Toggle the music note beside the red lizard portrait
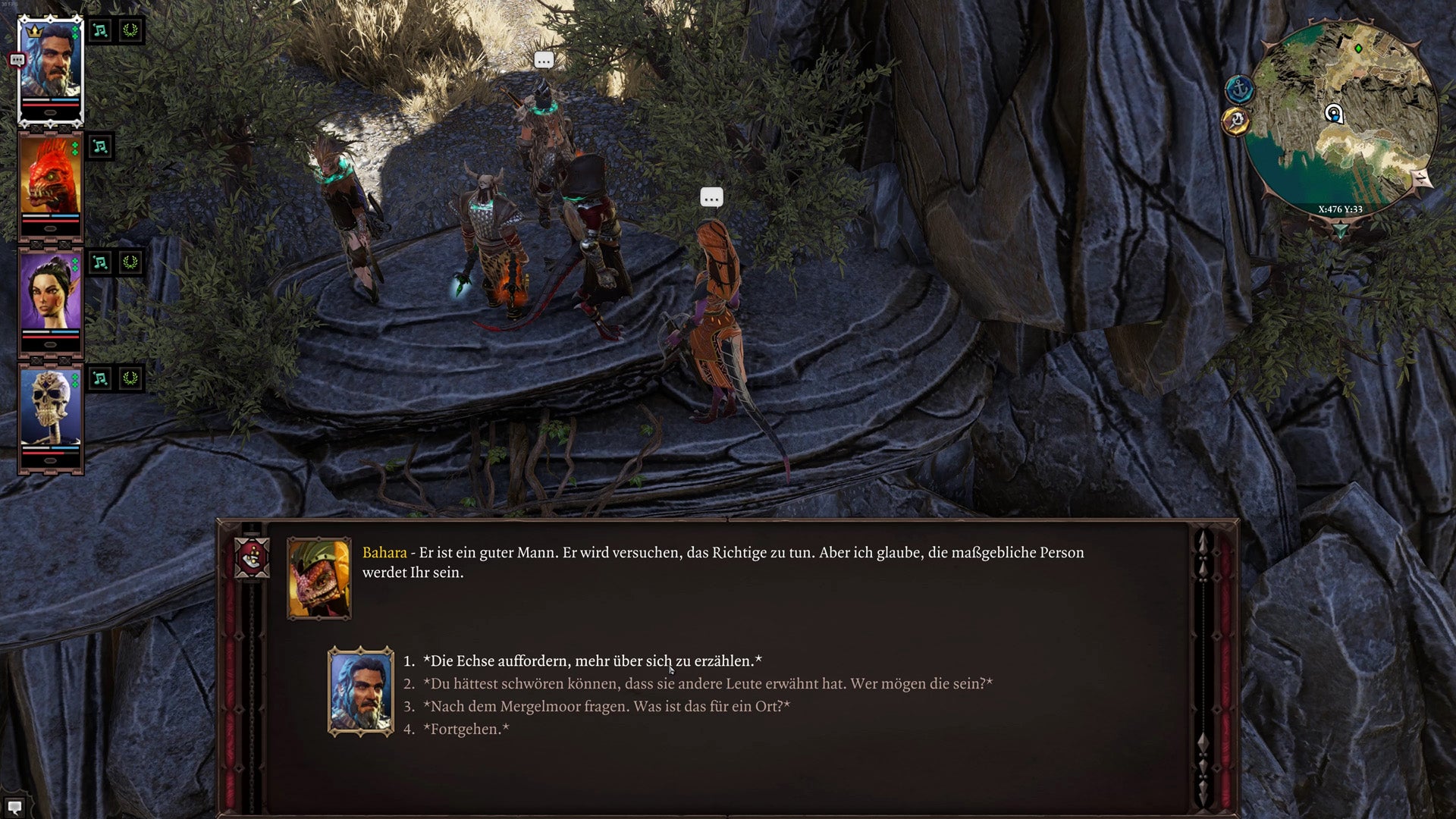The height and width of the screenshot is (819, 1456). (x=99, y=146)
